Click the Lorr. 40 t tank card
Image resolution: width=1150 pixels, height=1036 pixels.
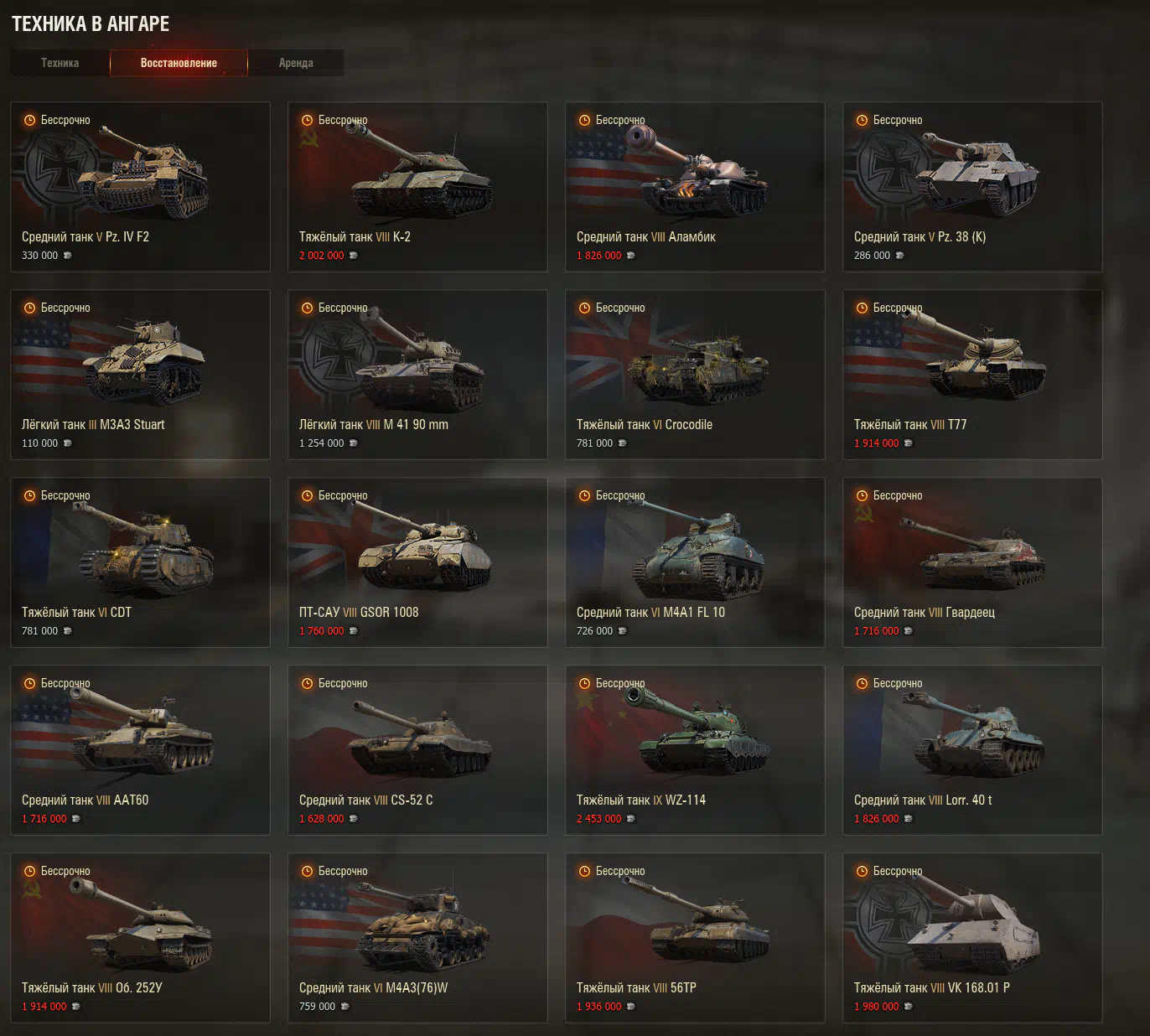click(972, 750)
